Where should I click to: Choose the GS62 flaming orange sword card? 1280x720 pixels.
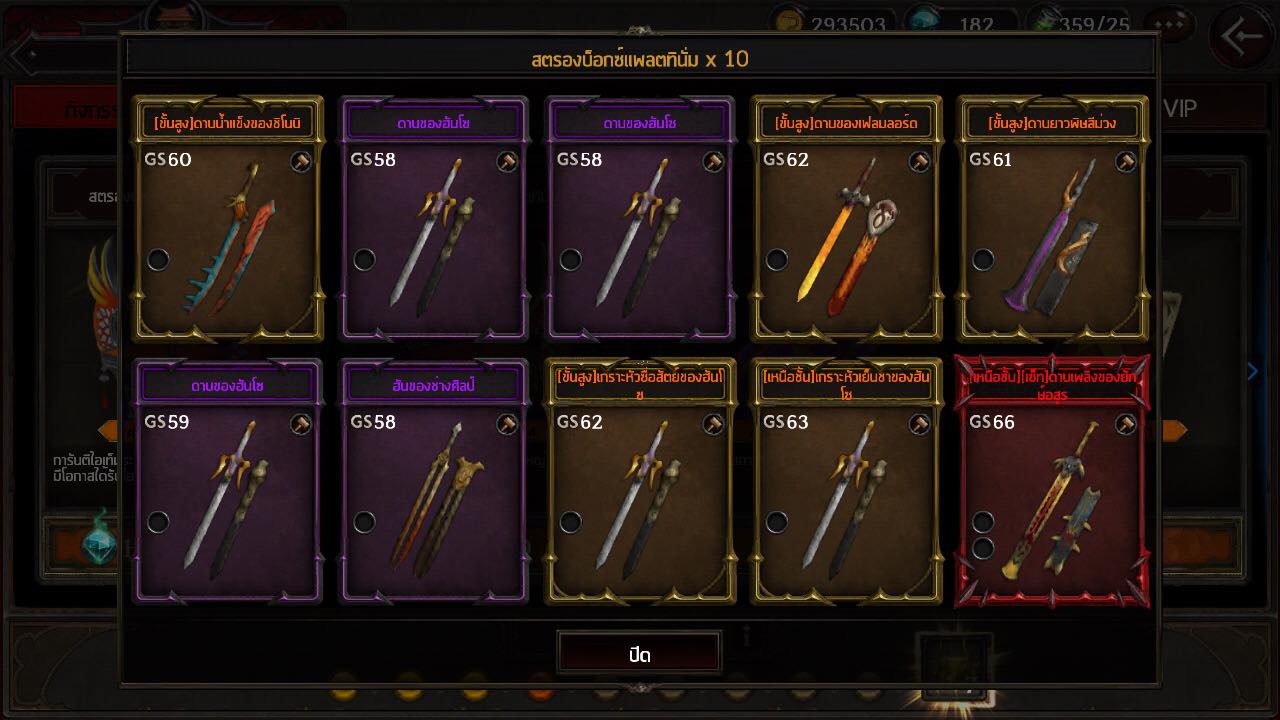click(846, 220)
